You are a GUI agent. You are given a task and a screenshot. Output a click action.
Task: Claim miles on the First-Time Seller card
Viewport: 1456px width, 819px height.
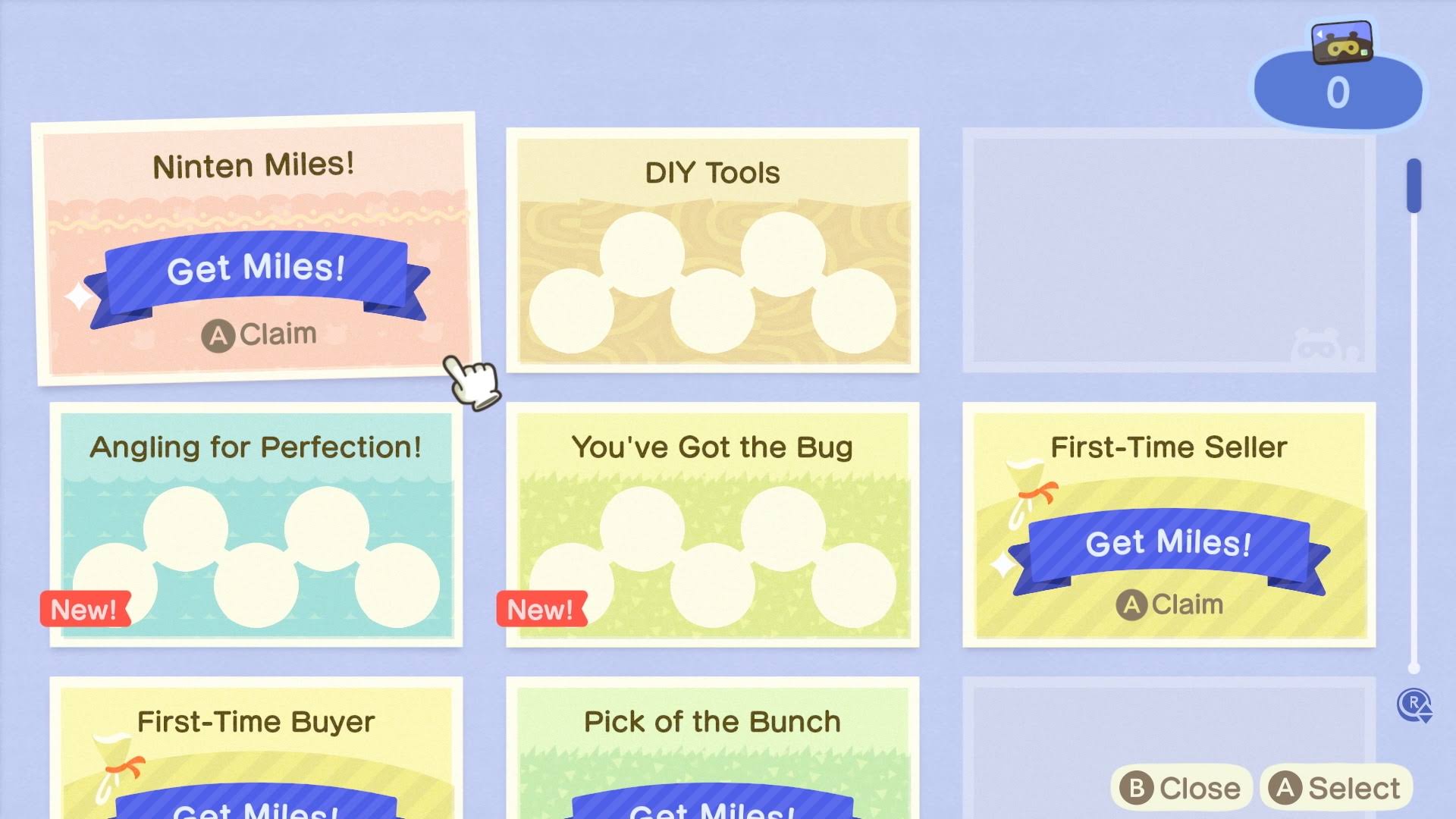[1173, 604]
